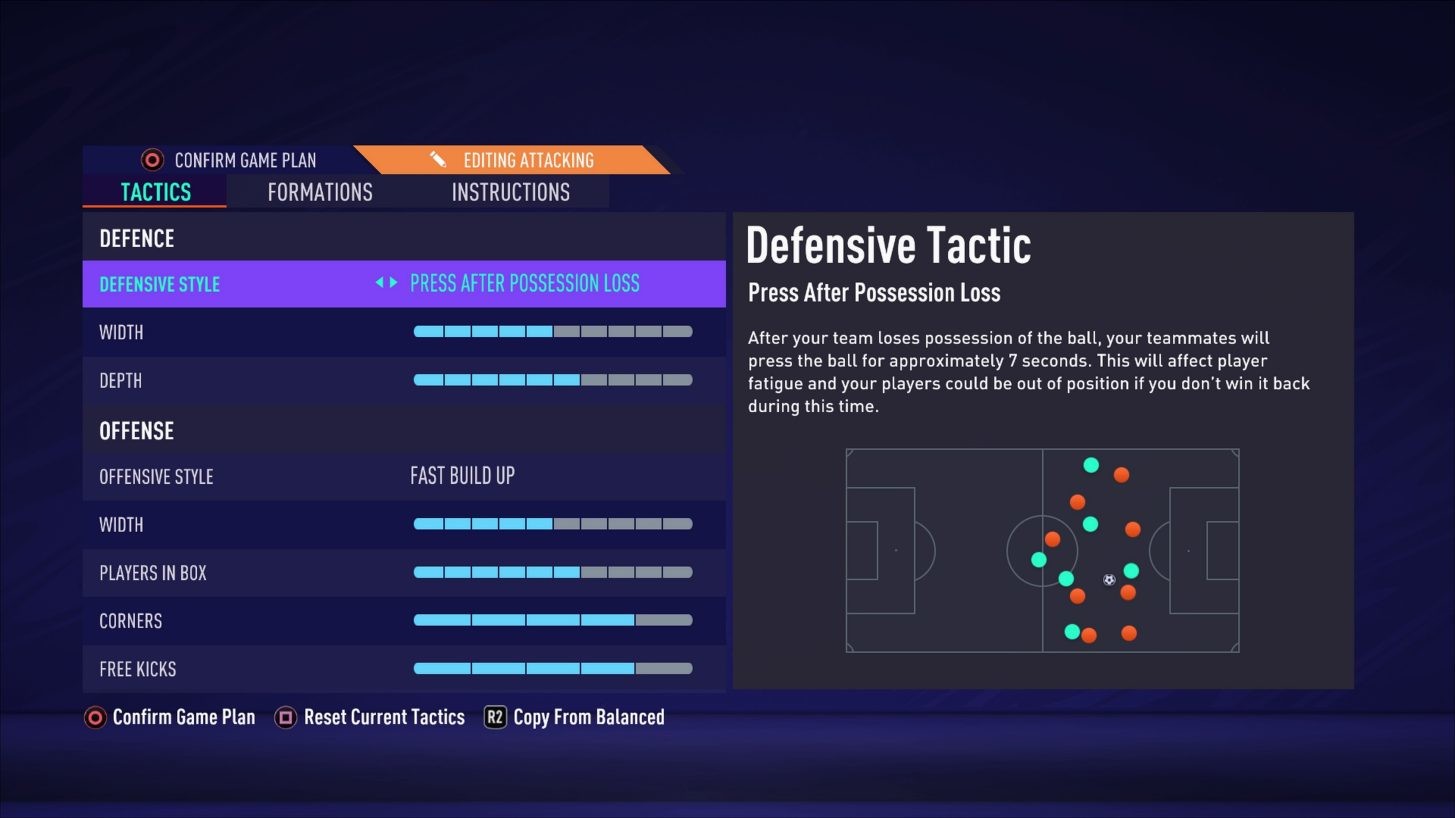The height and width of the screenshot is (818, 1455).
Task: Click the target icon beside Confirm Game Plan header
Action: click(150, 159)
